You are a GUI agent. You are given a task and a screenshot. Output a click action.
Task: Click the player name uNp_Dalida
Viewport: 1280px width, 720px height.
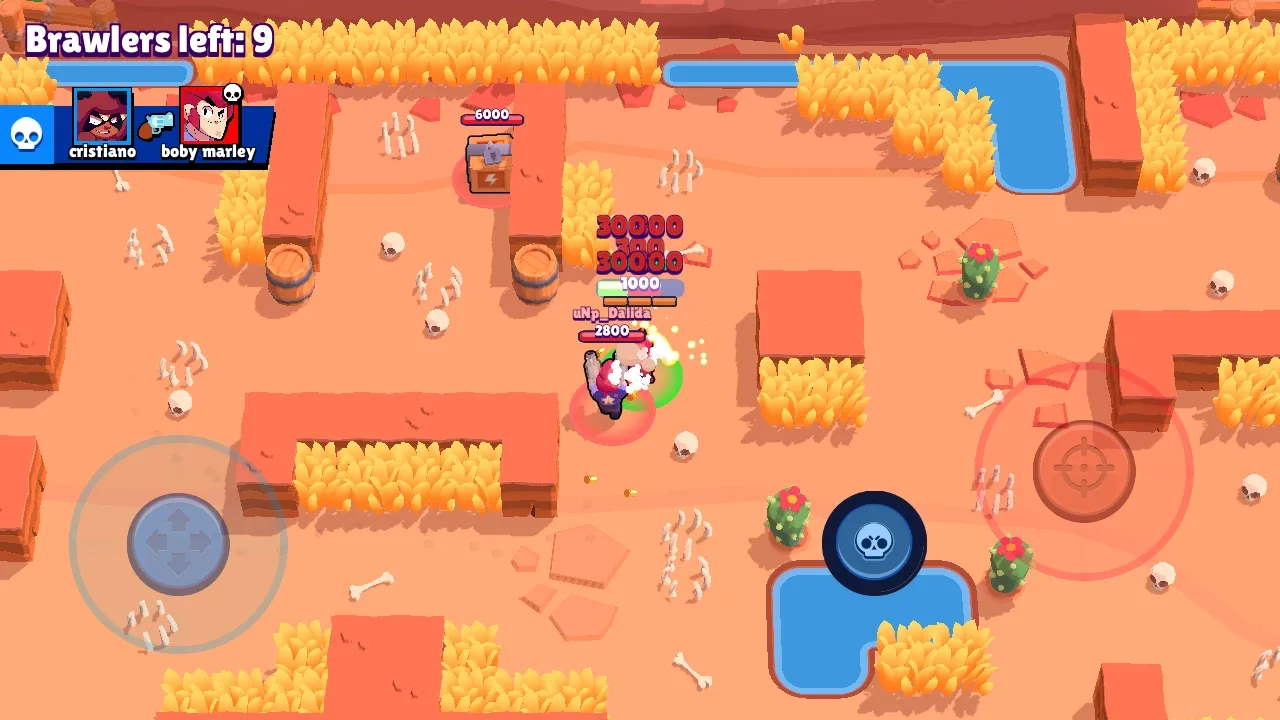613,313
